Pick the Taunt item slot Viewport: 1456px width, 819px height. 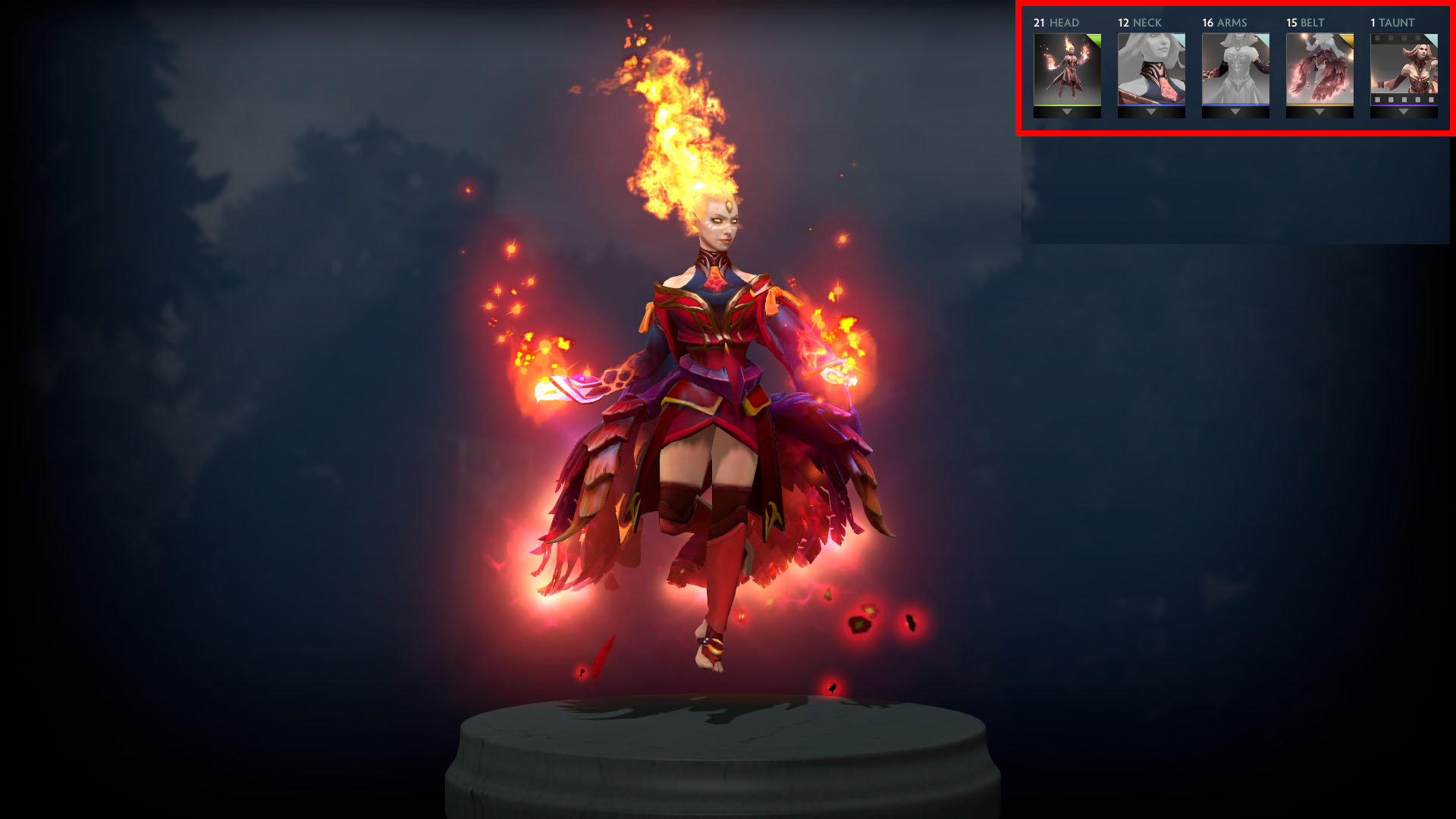point(1404,69)
